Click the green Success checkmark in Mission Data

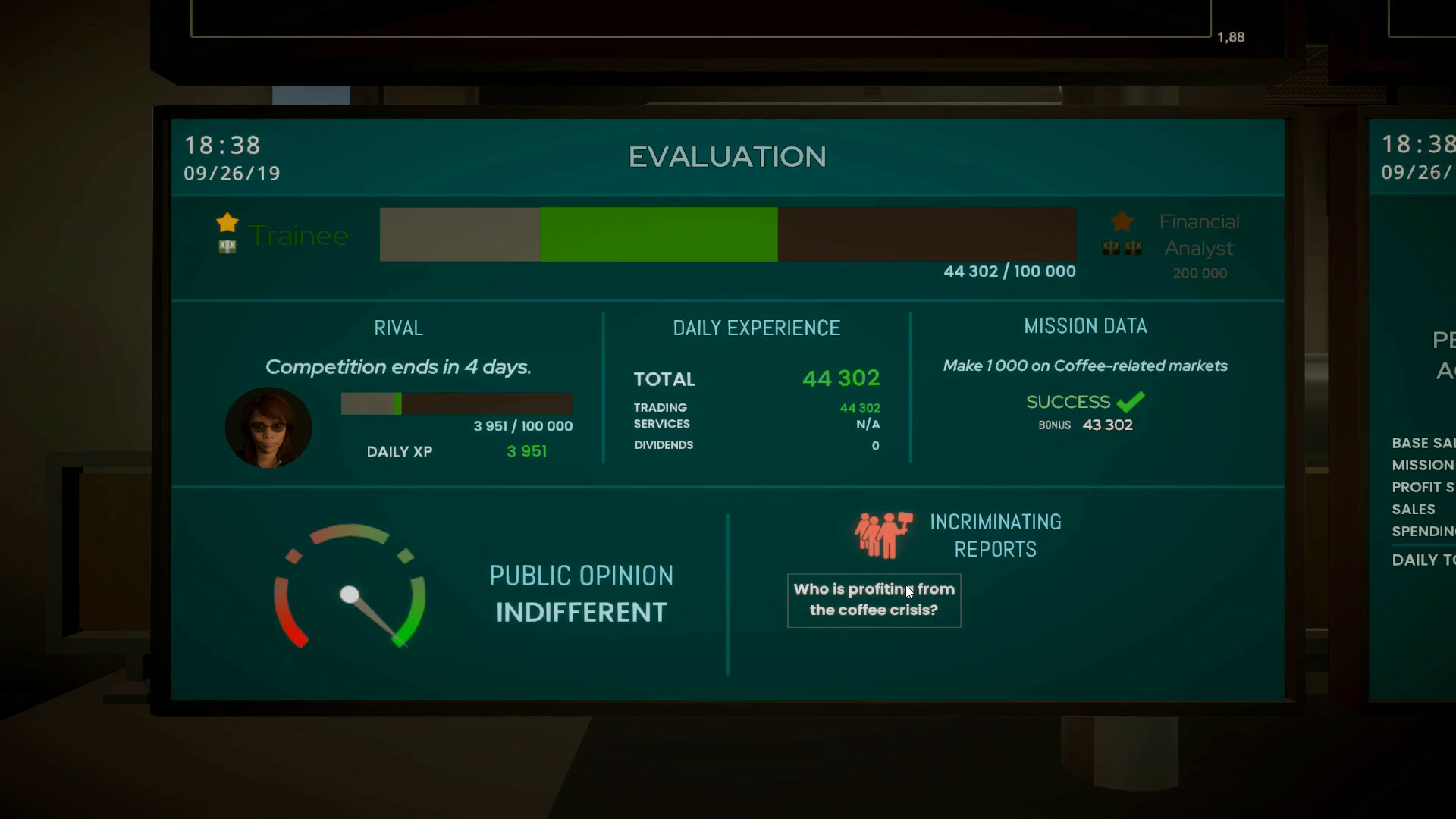point(1132,400)
